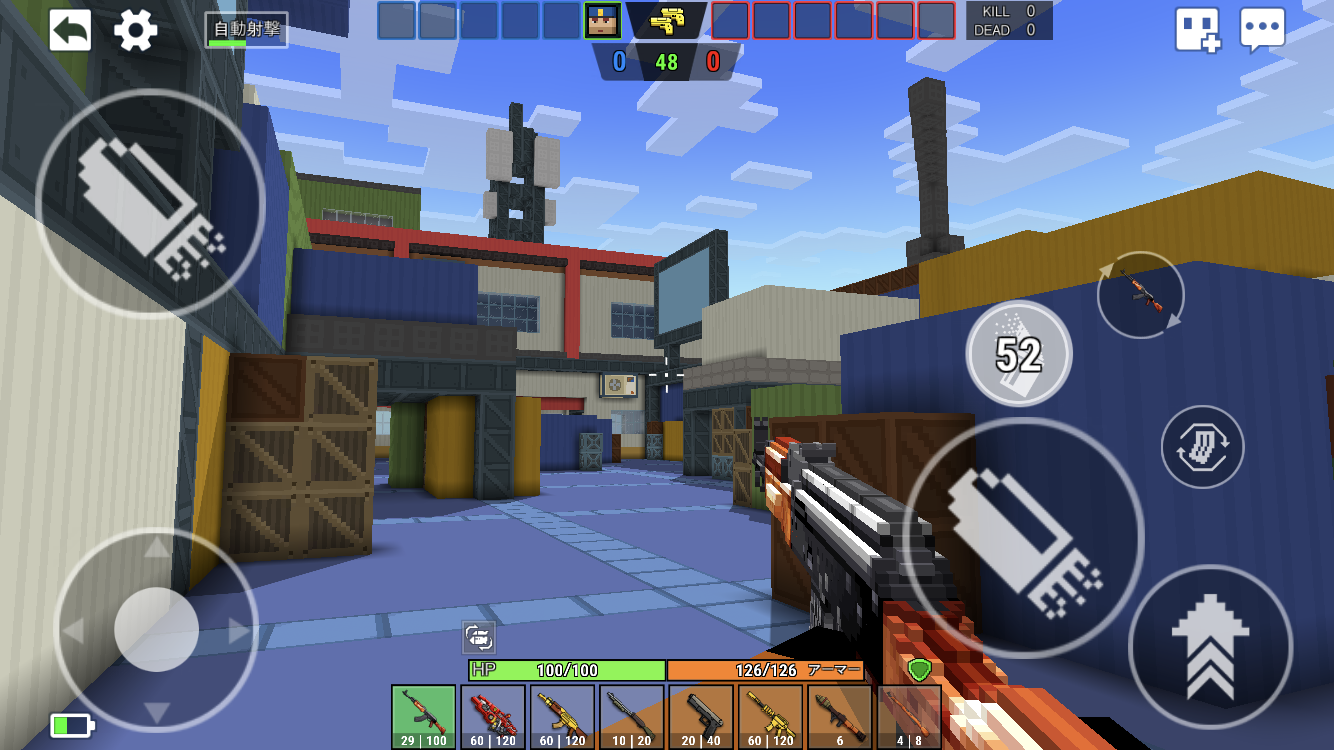The height and width of the screenshot is (750, 1334).
Task: Open the gear settings menu
Action: tap(136, 31)
